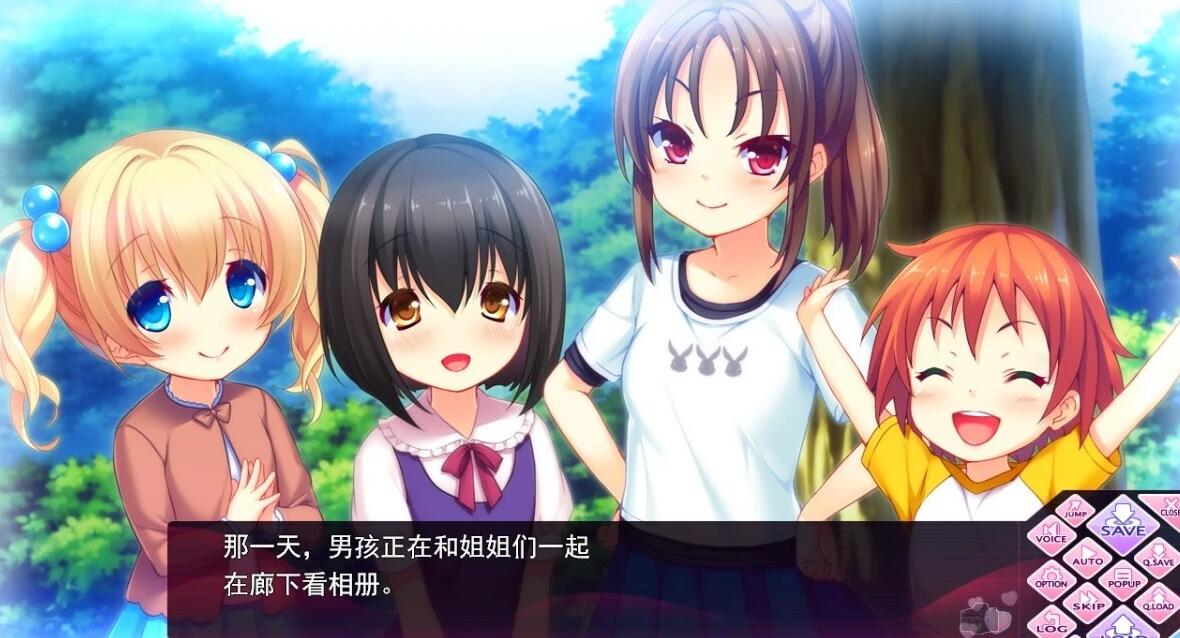Replay the line with the VOICE button

[x=1050, y=535]
